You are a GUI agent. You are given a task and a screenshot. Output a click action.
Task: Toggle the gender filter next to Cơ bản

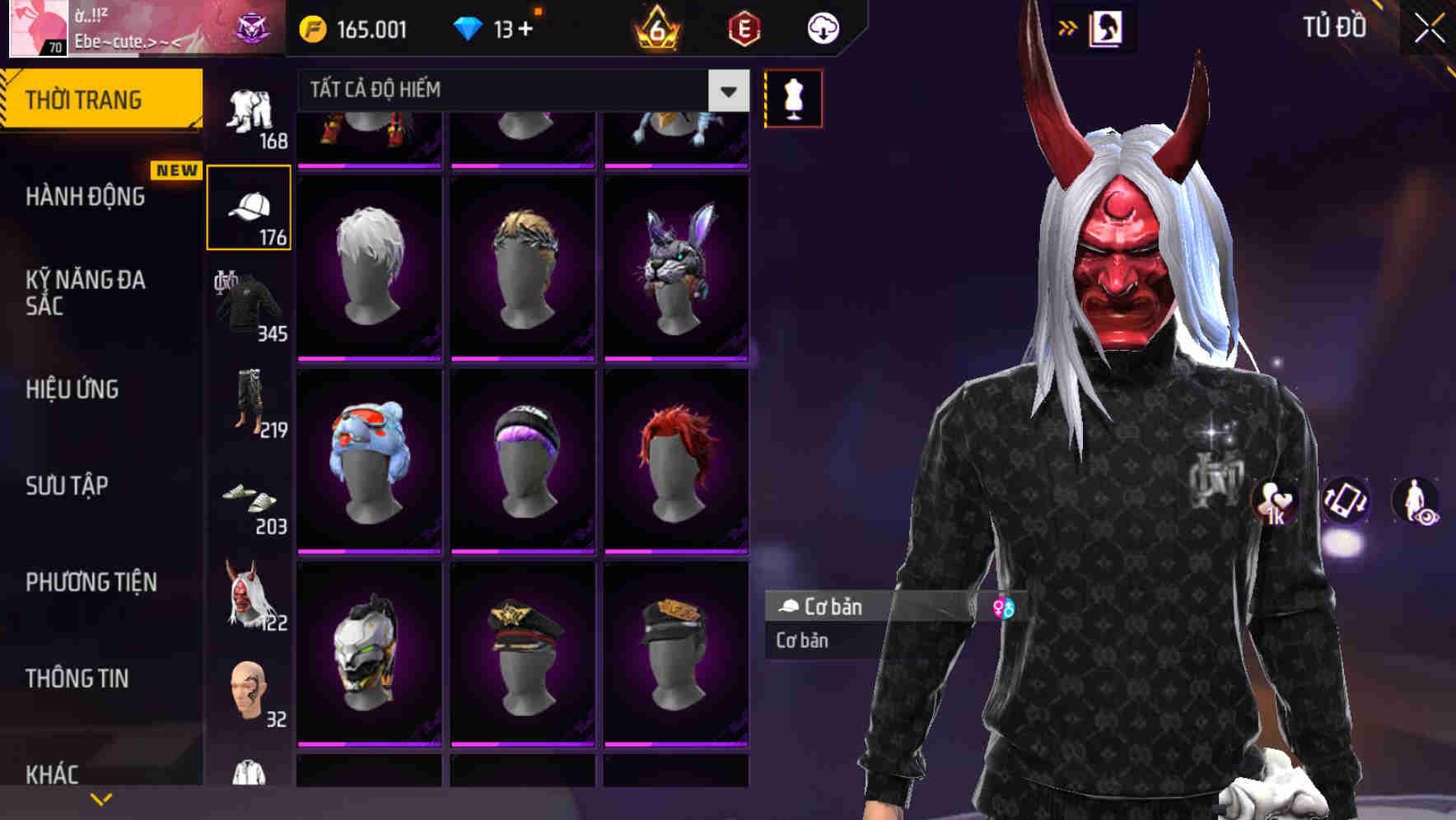pyautogui.click(x=1003, y=608)
